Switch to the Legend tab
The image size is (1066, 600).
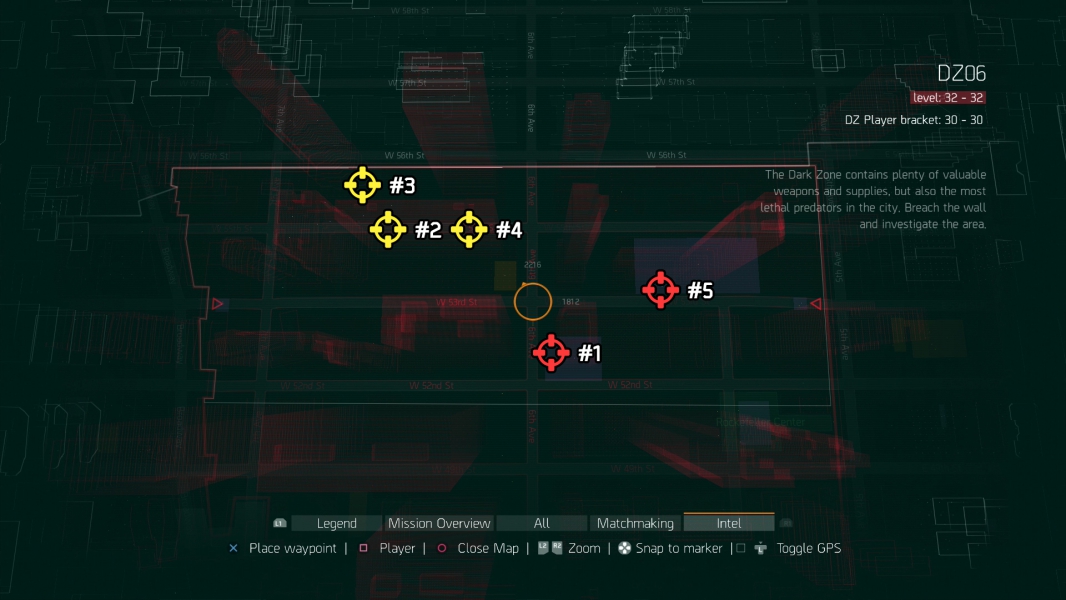337,523
